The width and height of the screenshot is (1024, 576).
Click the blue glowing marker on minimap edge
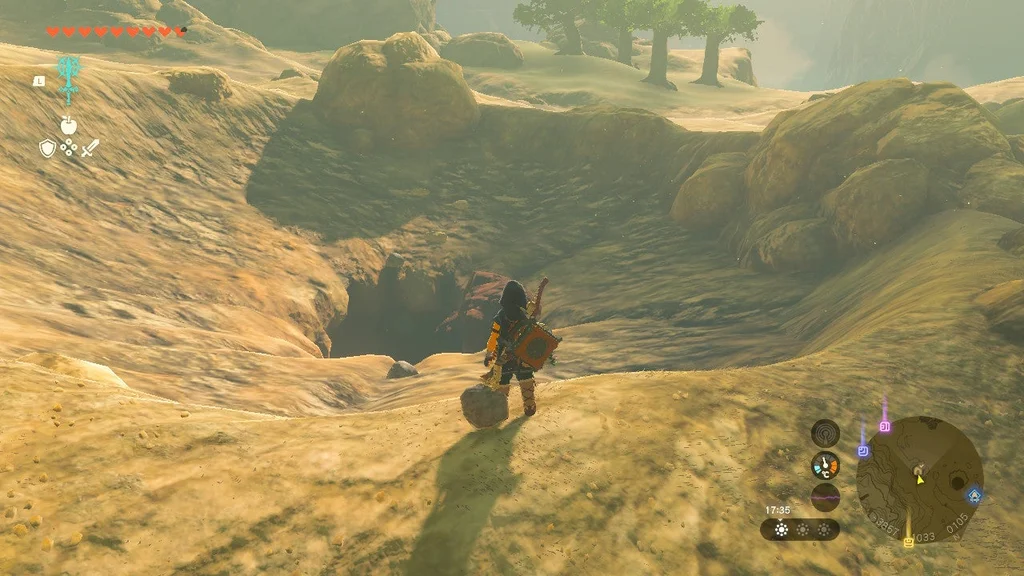pos(974,494)
